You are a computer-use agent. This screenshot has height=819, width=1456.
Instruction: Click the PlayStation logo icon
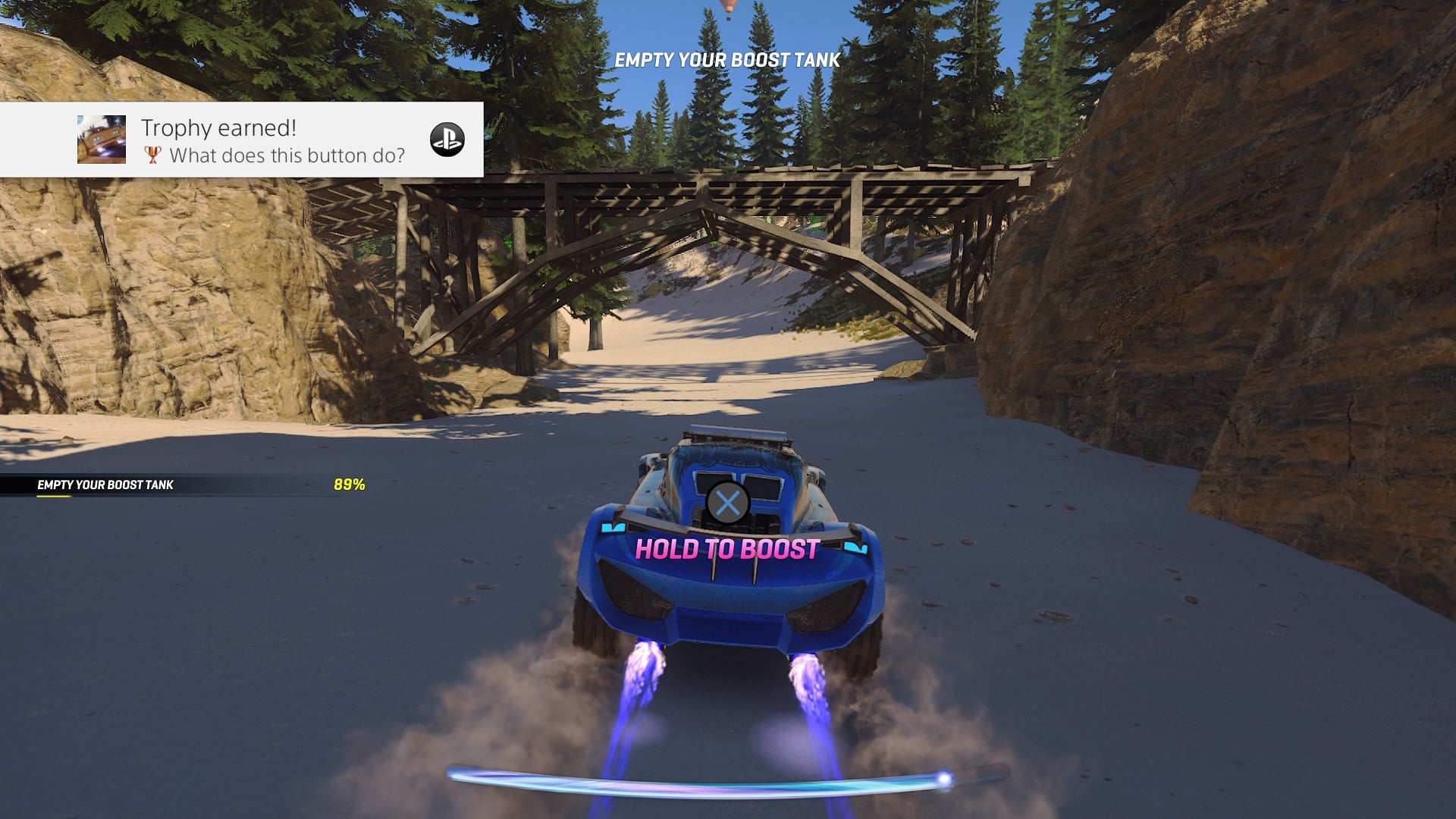[x=447, y=140]
